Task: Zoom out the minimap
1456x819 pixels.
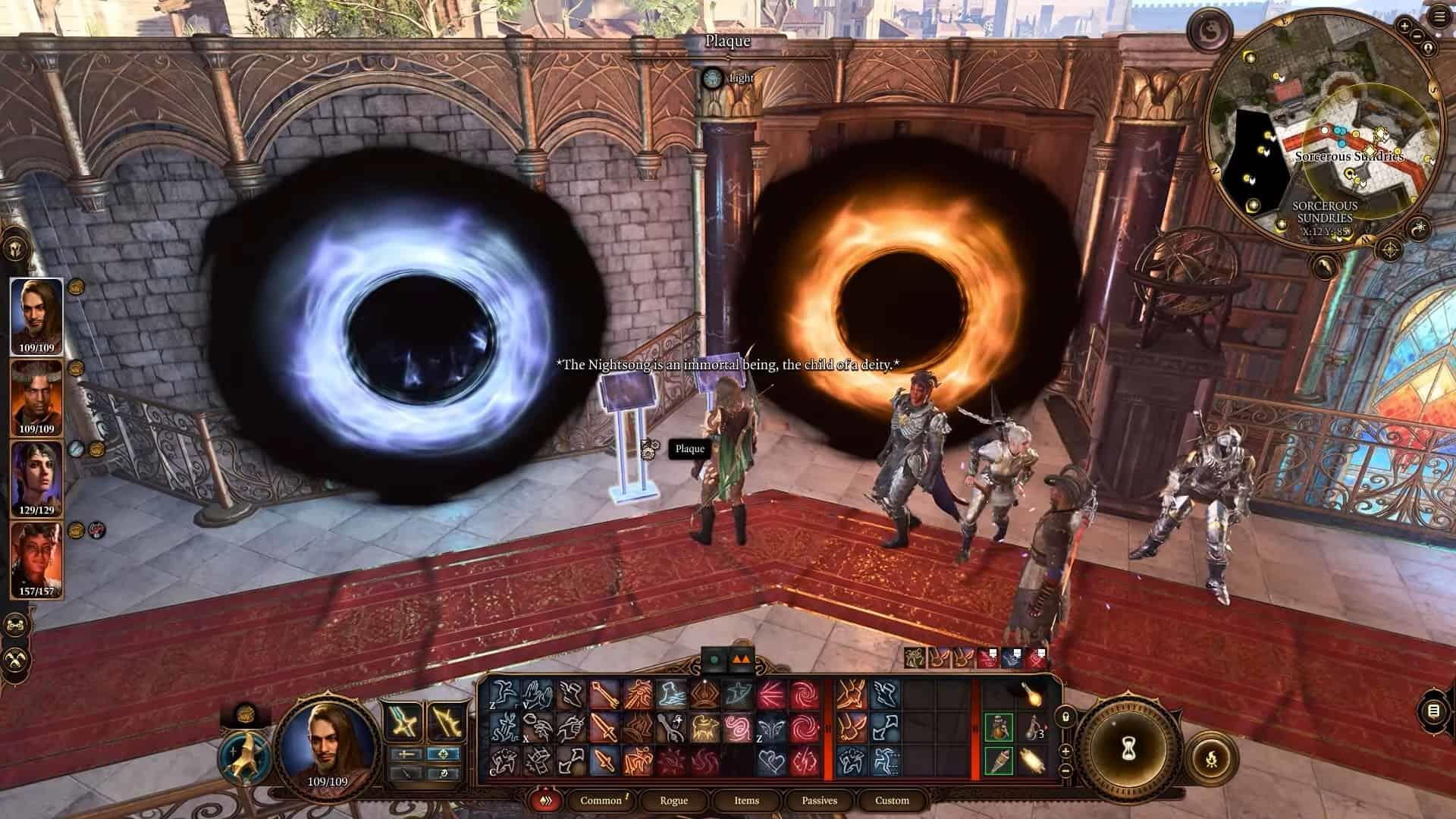Action: coord(1417,35)
